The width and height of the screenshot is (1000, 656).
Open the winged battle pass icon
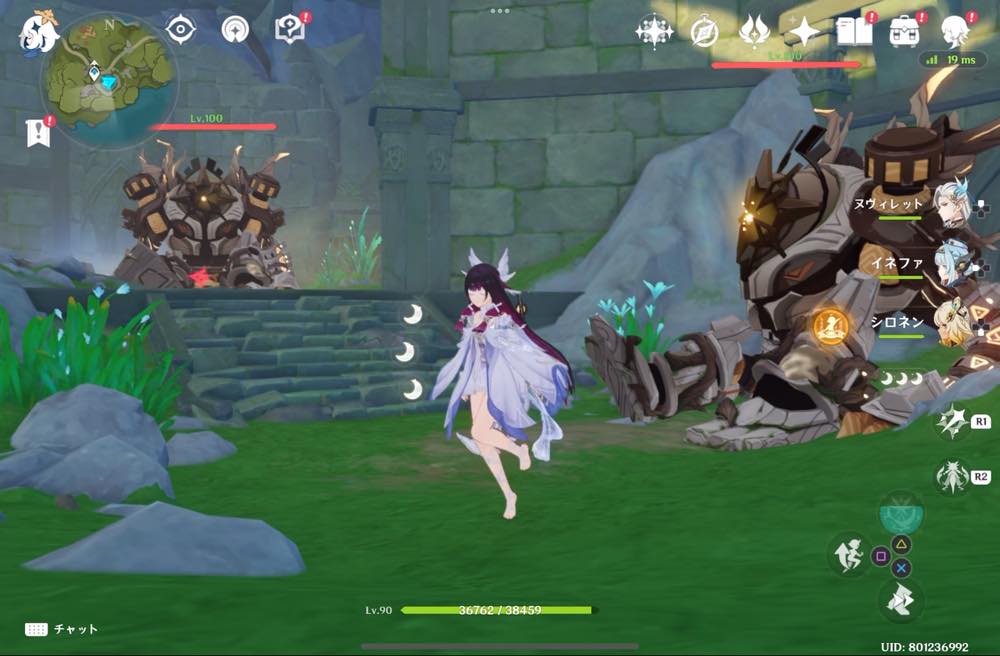point(753,31)
